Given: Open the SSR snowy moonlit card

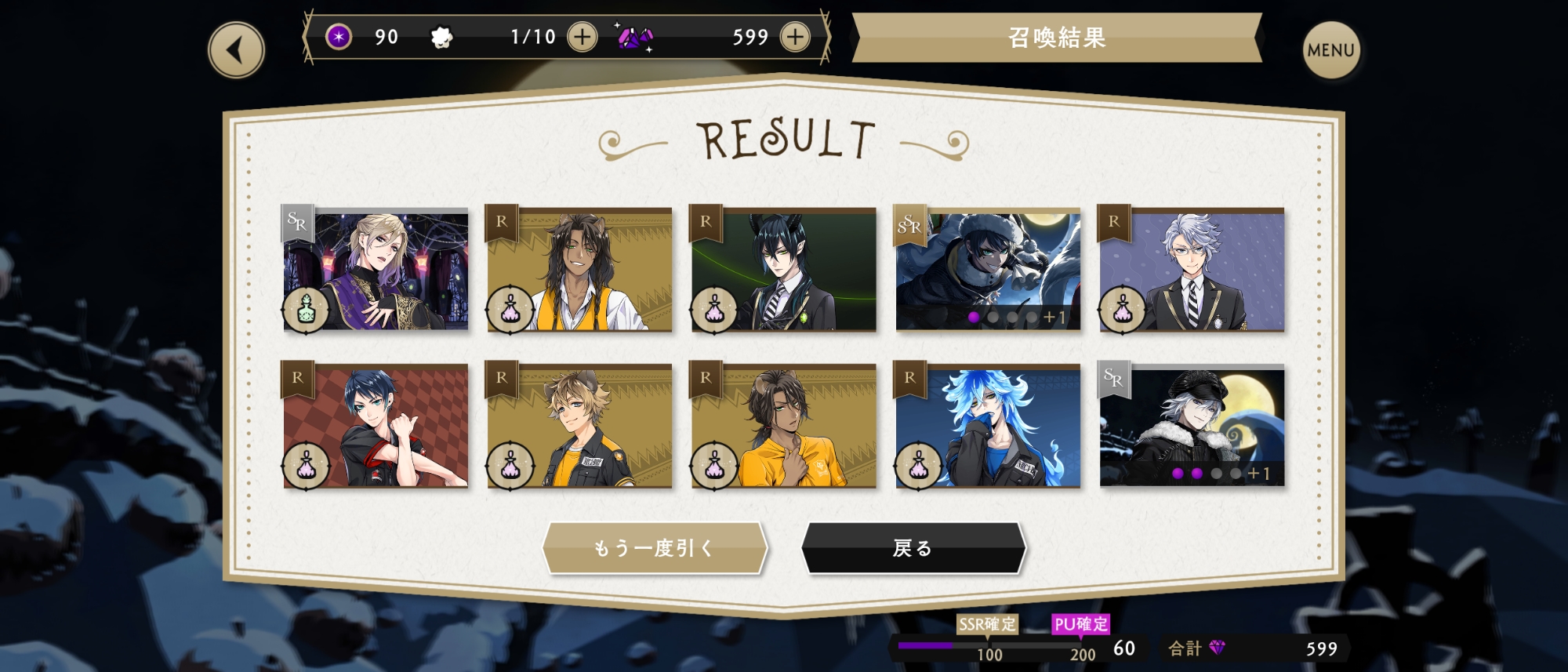Looking at the screenshot, I should coord(988,270).
